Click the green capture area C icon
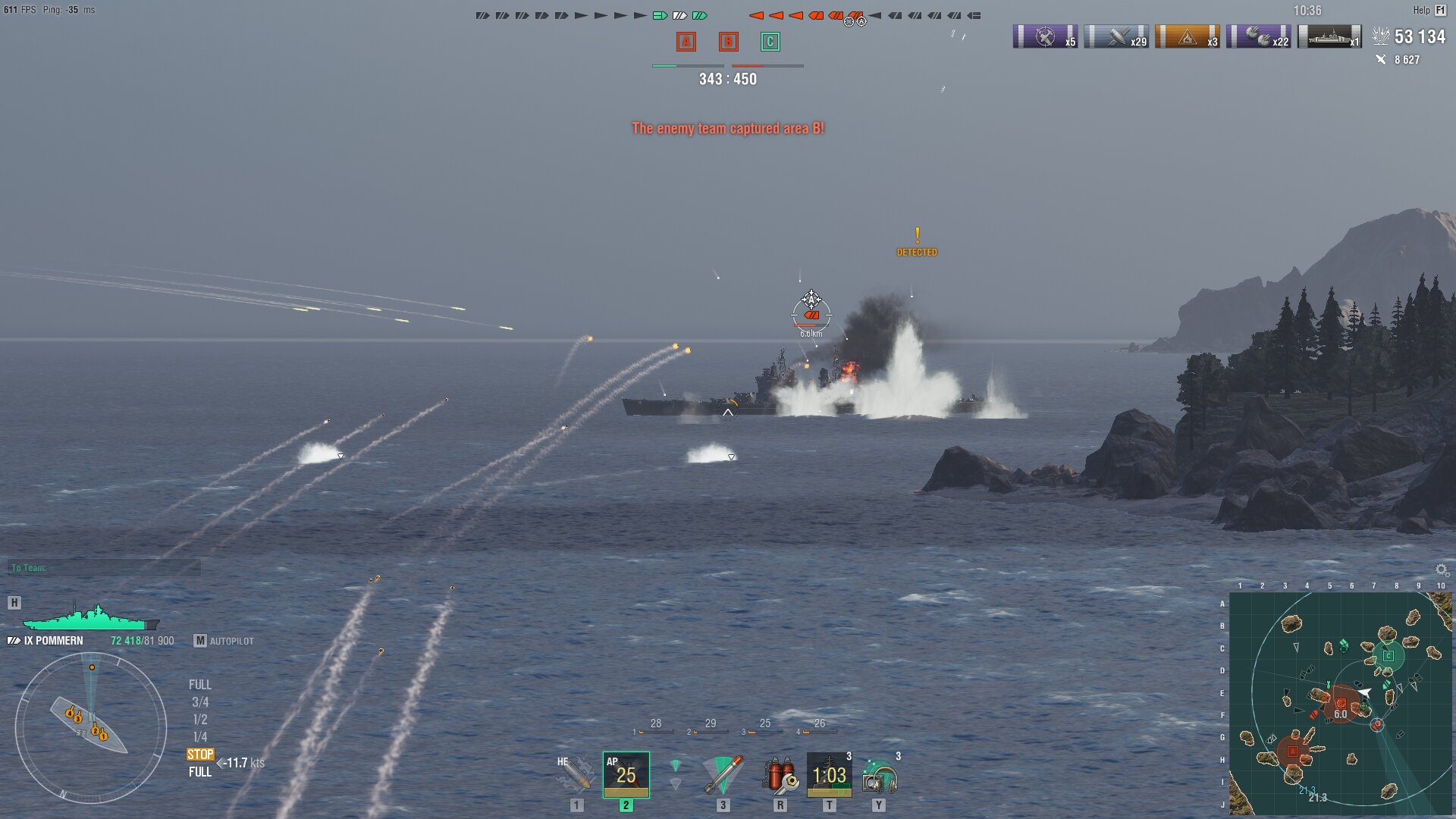This screenshot has width=1456, height=819. pyautogui.click(x=770, y=42)
